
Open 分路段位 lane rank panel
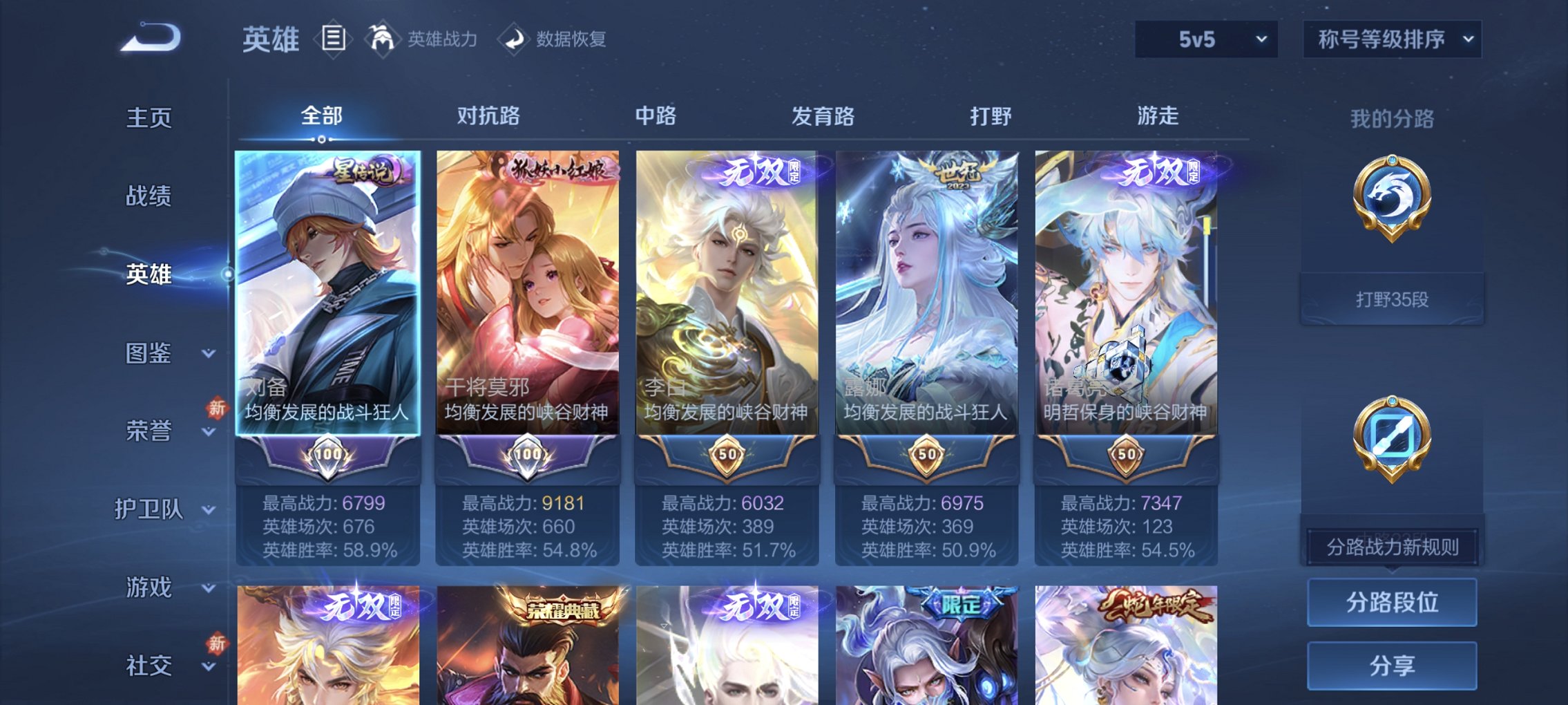click(x=1391, y=602)
